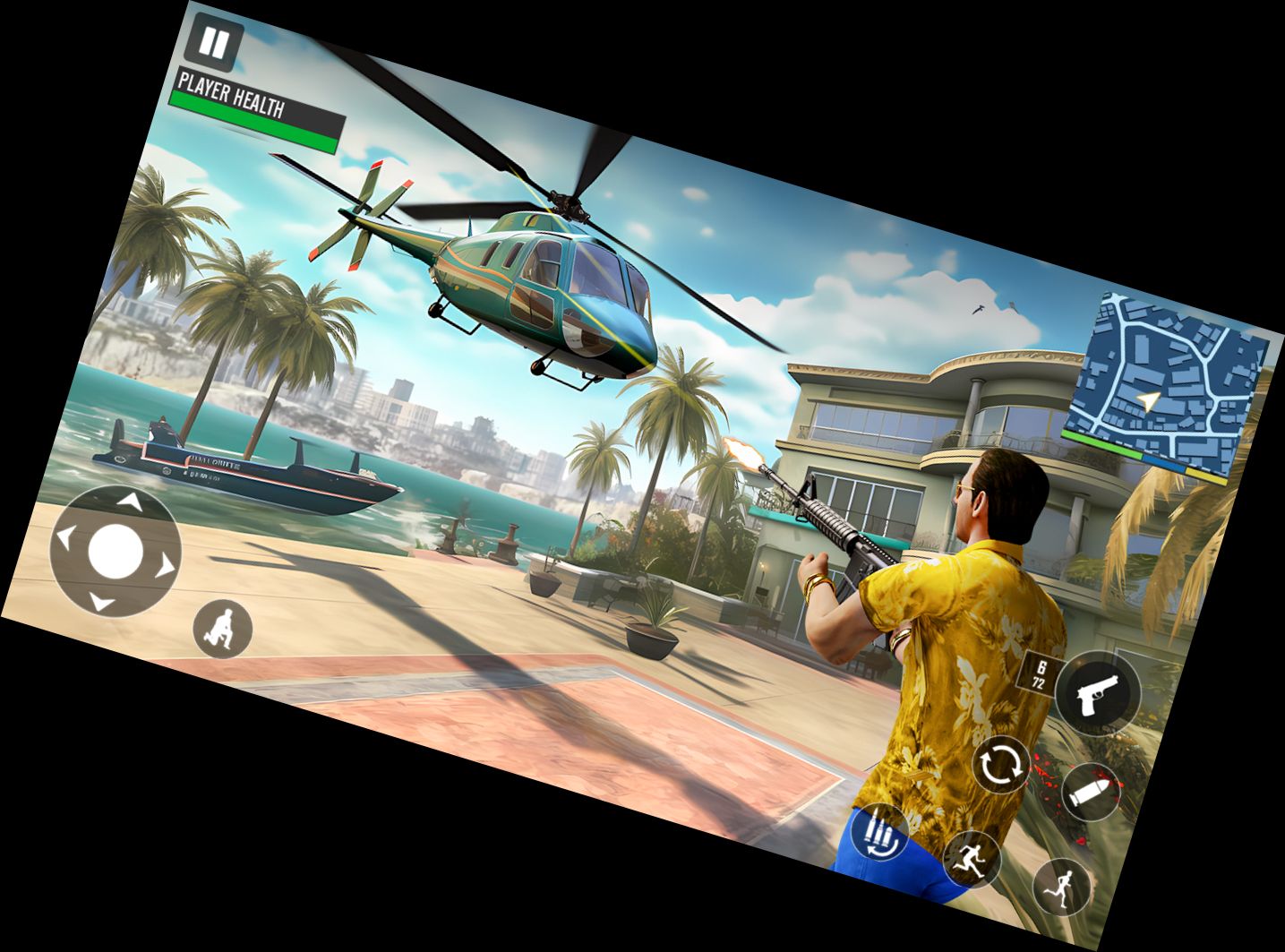Toggle crouch with the kneeling figure button

click(x=222, y=629)
